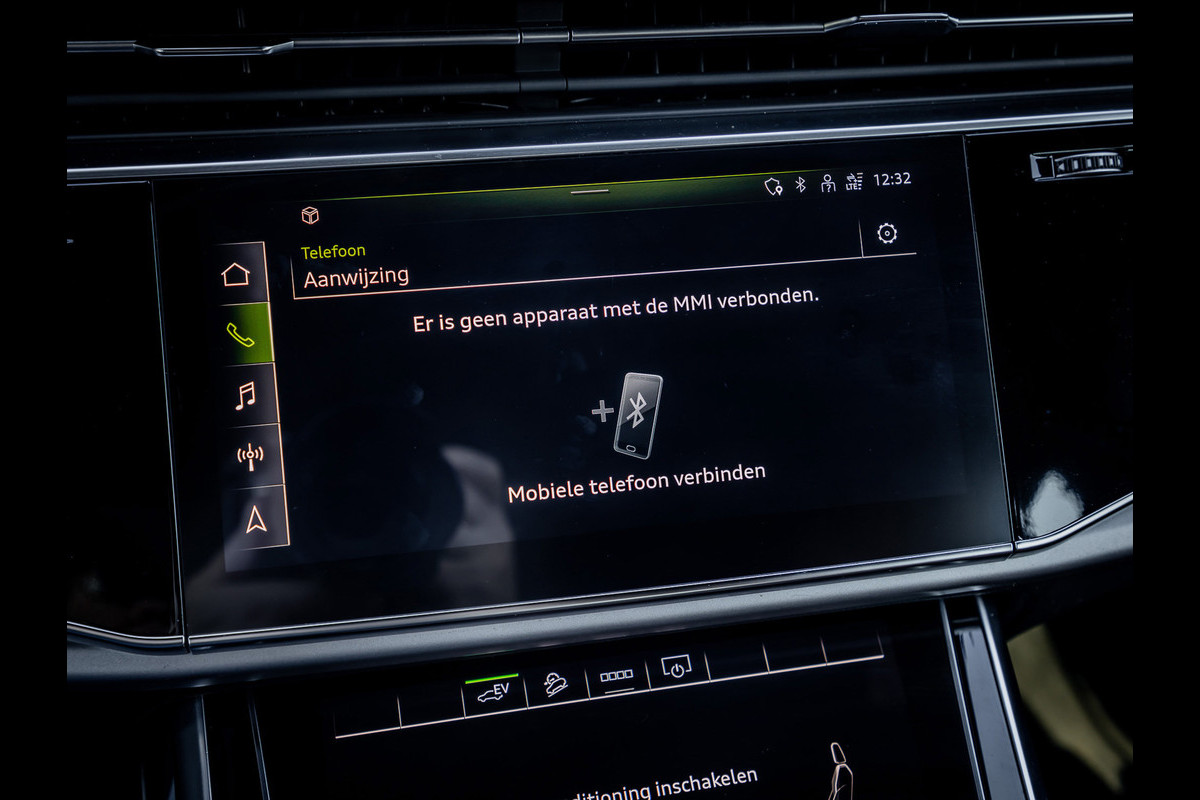Toggle the EV drive mode button
1200x800 pixels.
tap(493, 692)
